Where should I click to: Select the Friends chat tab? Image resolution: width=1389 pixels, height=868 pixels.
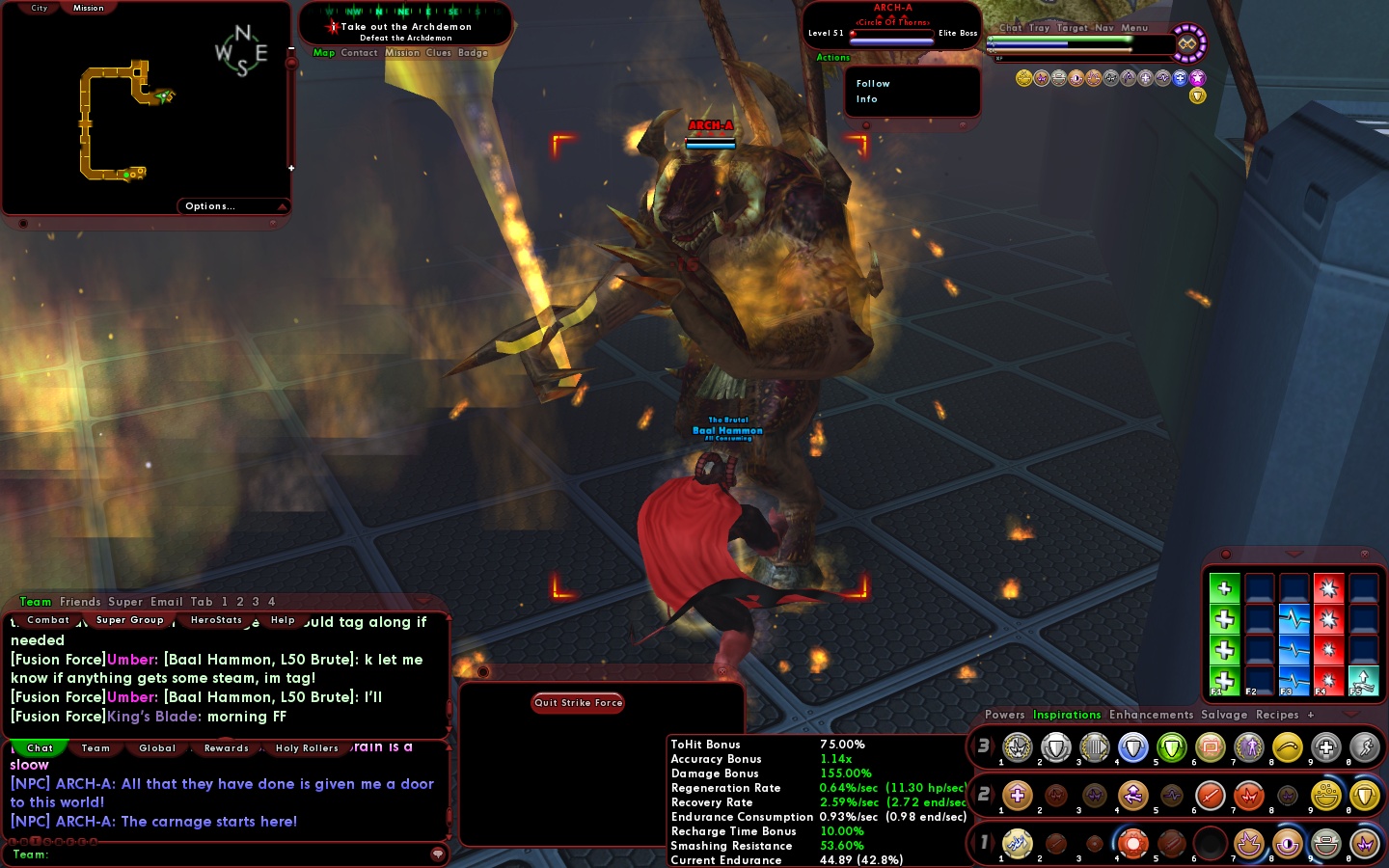(80, 602)
